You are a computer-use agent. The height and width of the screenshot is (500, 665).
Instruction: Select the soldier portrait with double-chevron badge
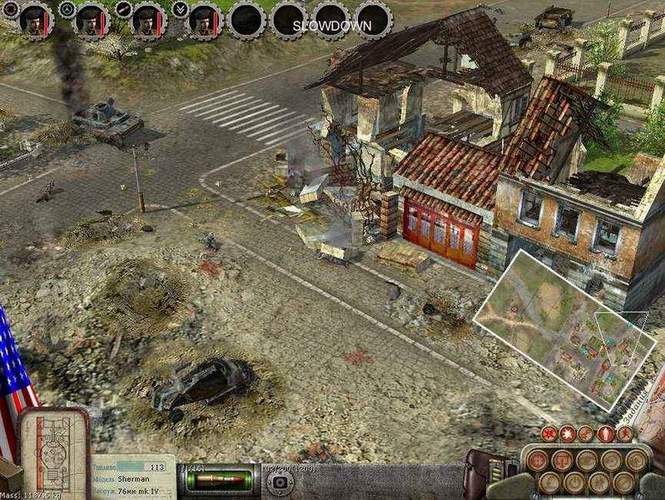(x=204, y=18)
